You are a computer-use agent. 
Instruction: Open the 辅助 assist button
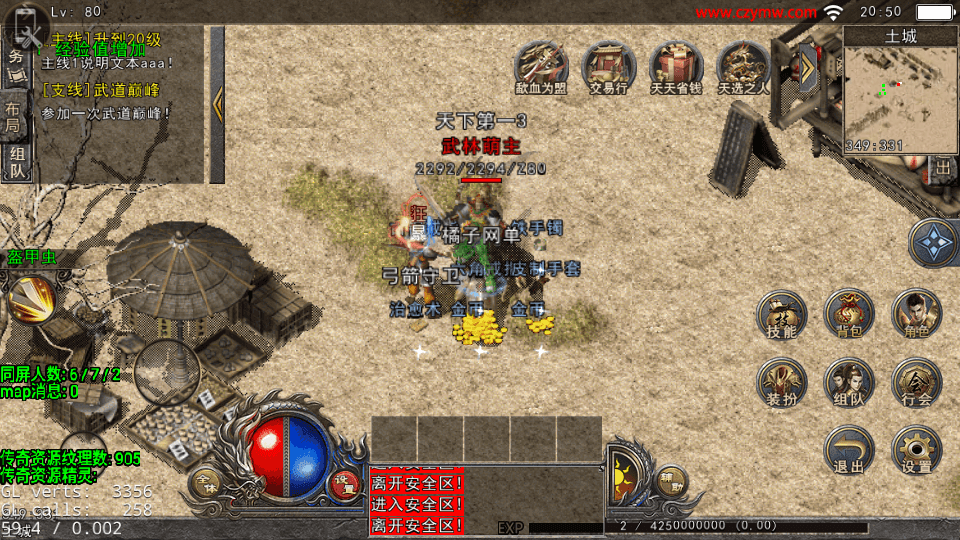[671, 482]
